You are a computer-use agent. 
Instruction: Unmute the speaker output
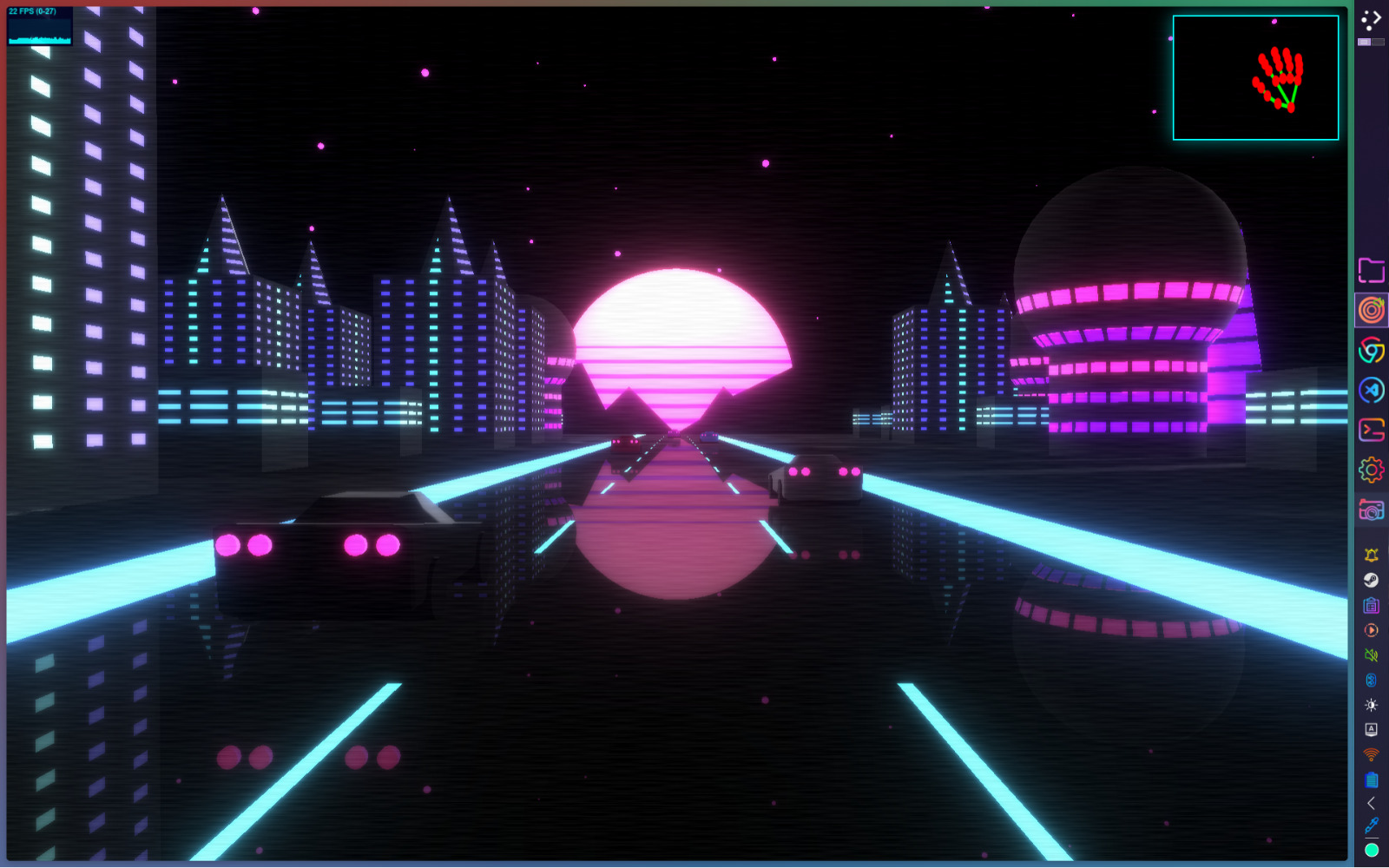(1372, 655)
